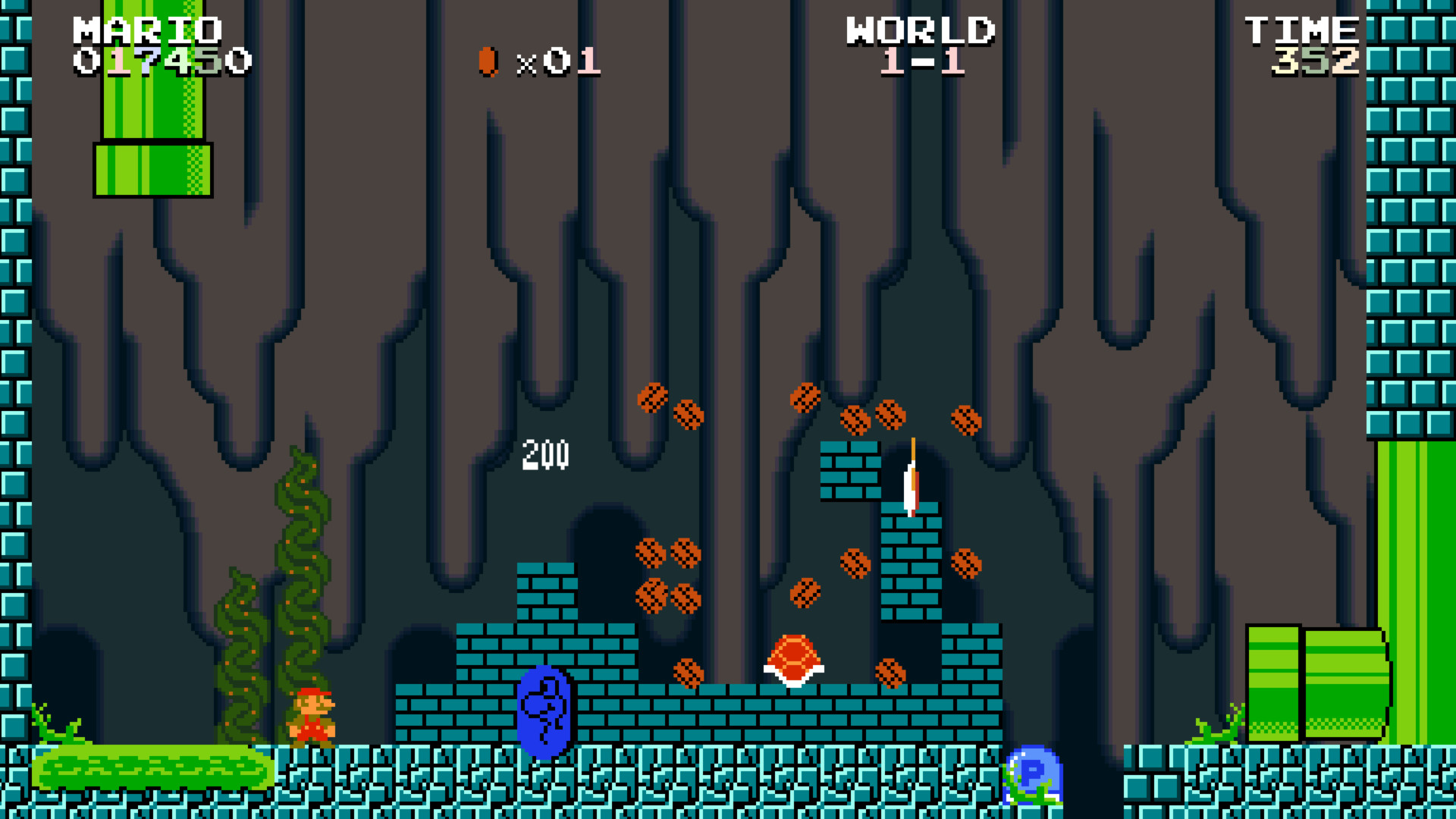The width and height of the screenshot is (1456, 819).
Task: Open the coin counter showing x01
Action: click(x=559, y=64)
